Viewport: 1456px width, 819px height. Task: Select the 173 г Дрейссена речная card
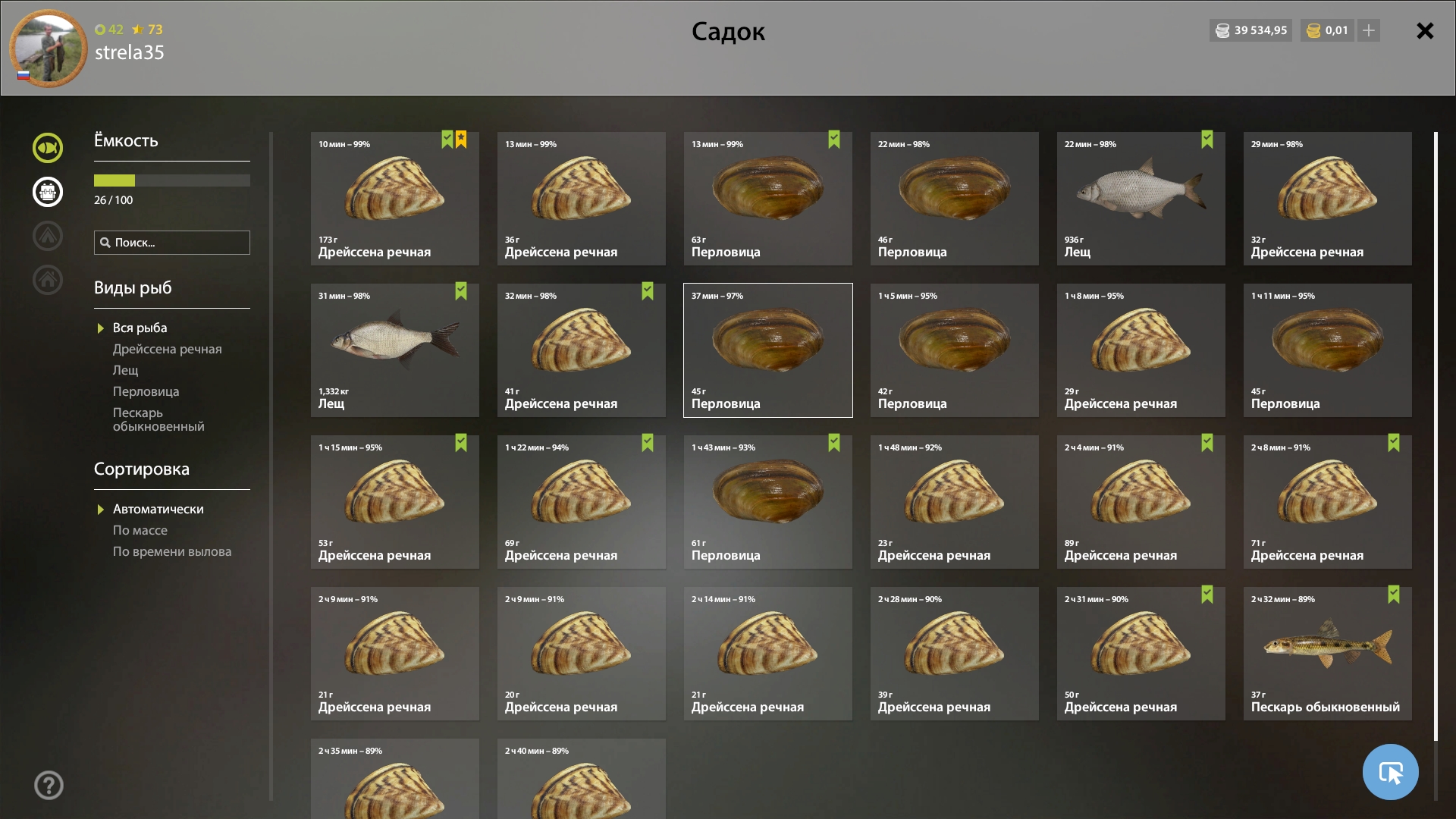click(x=394, y=199)
